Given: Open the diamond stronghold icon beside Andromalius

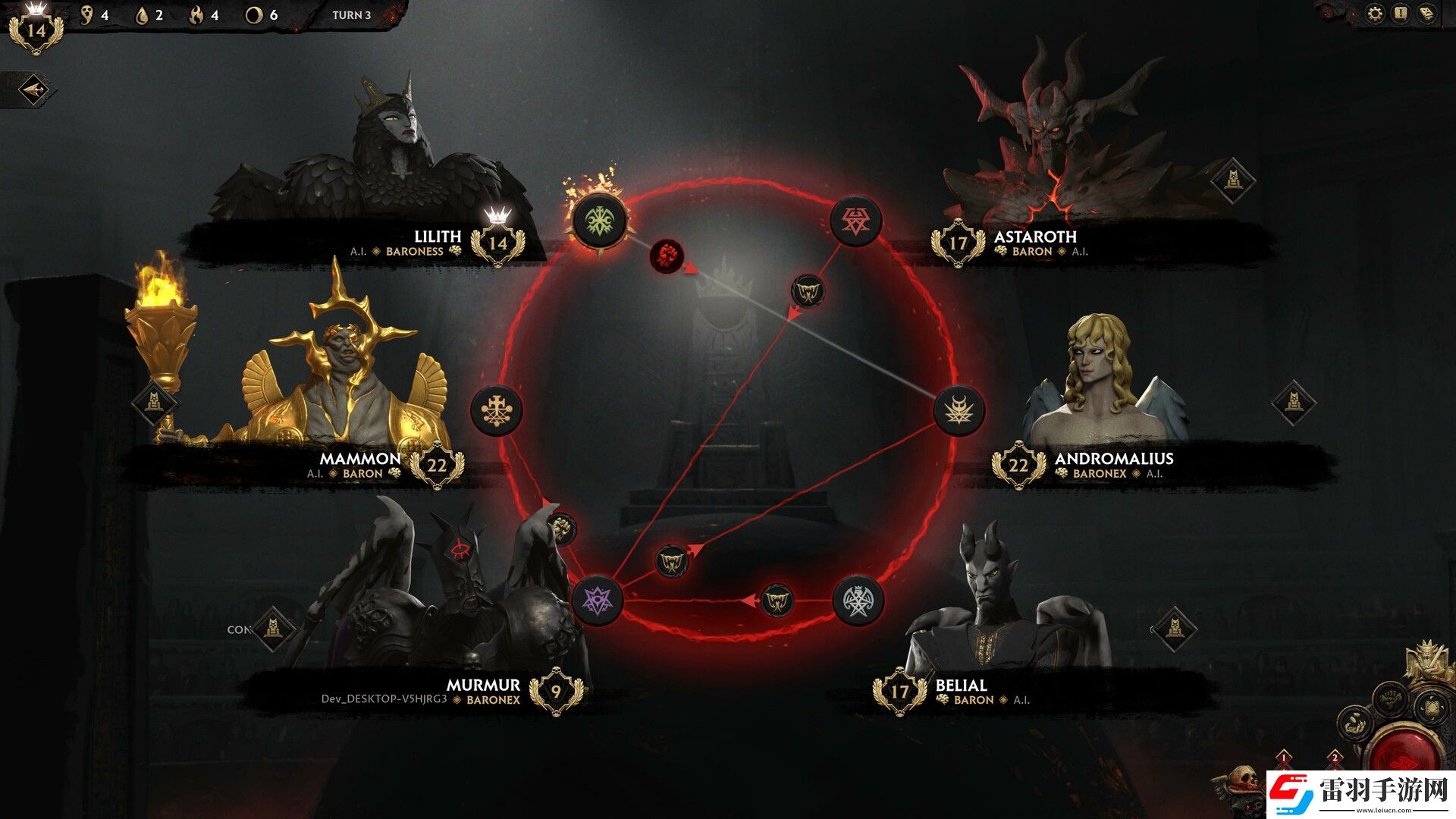Looking at the screenshot, I should click(x=1294, y=402).
